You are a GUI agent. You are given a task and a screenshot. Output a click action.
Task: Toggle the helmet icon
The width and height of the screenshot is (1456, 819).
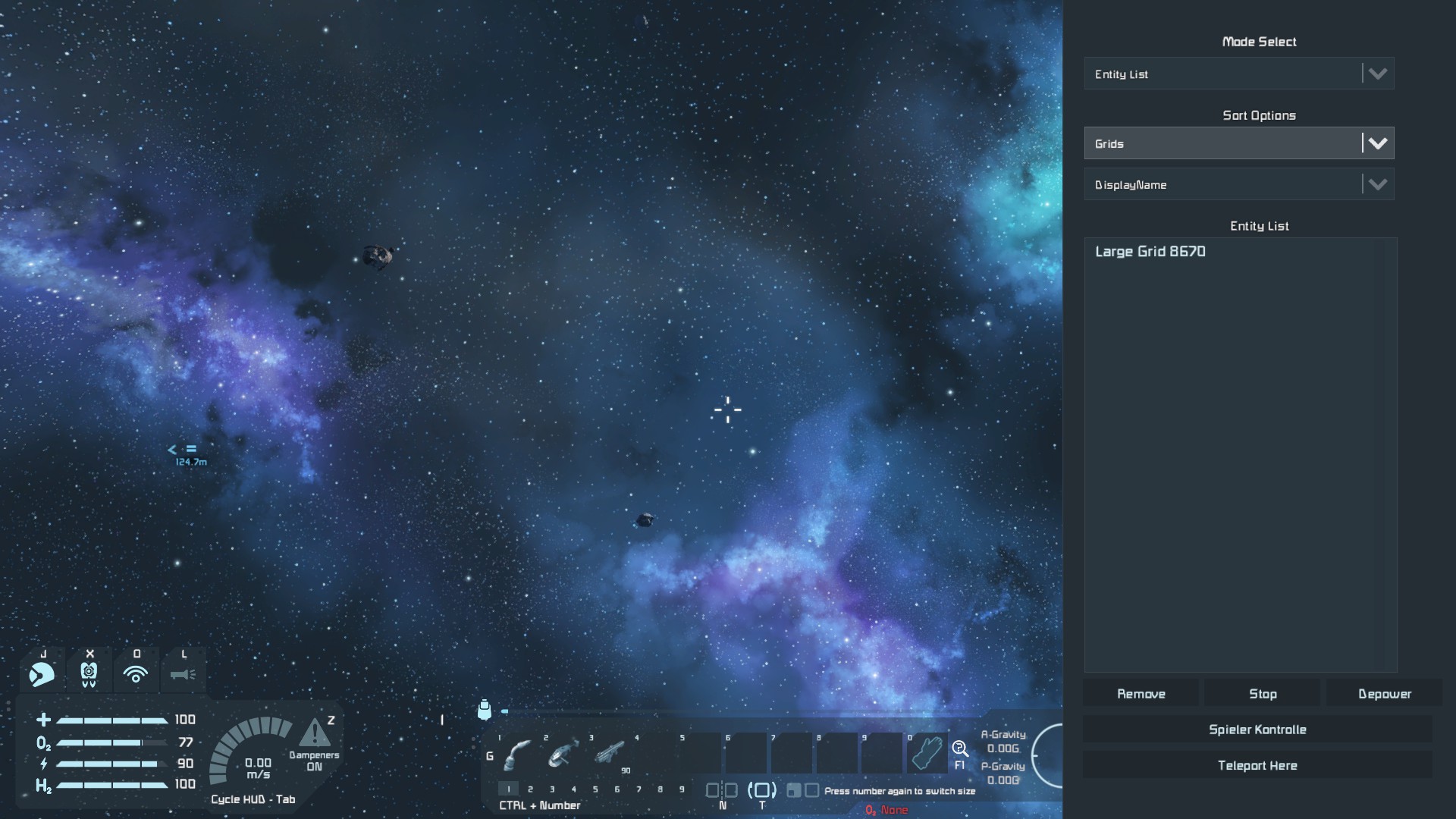point(42,673)
